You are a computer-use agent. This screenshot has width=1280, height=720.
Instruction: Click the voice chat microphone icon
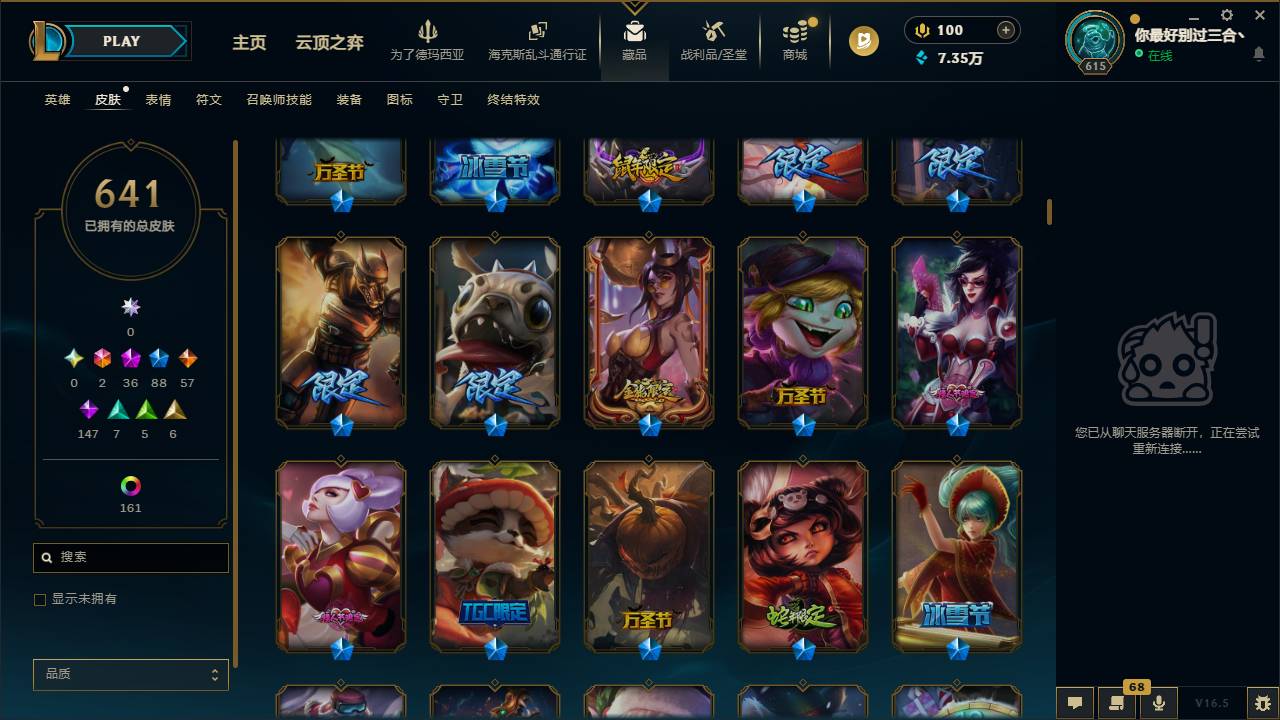1158,703
